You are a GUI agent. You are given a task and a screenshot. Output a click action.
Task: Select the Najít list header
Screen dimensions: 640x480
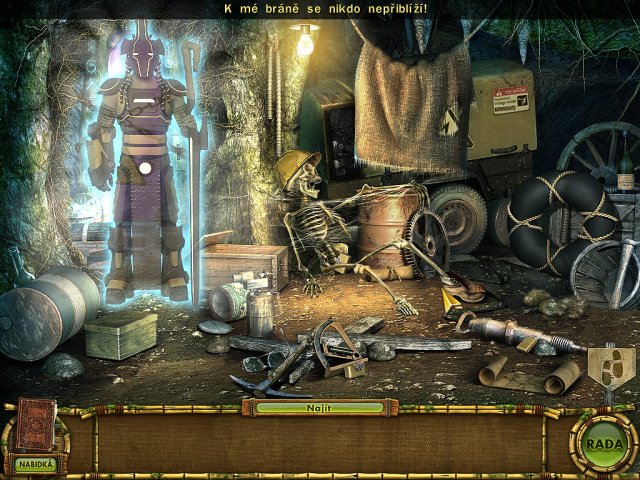(318, 408)
